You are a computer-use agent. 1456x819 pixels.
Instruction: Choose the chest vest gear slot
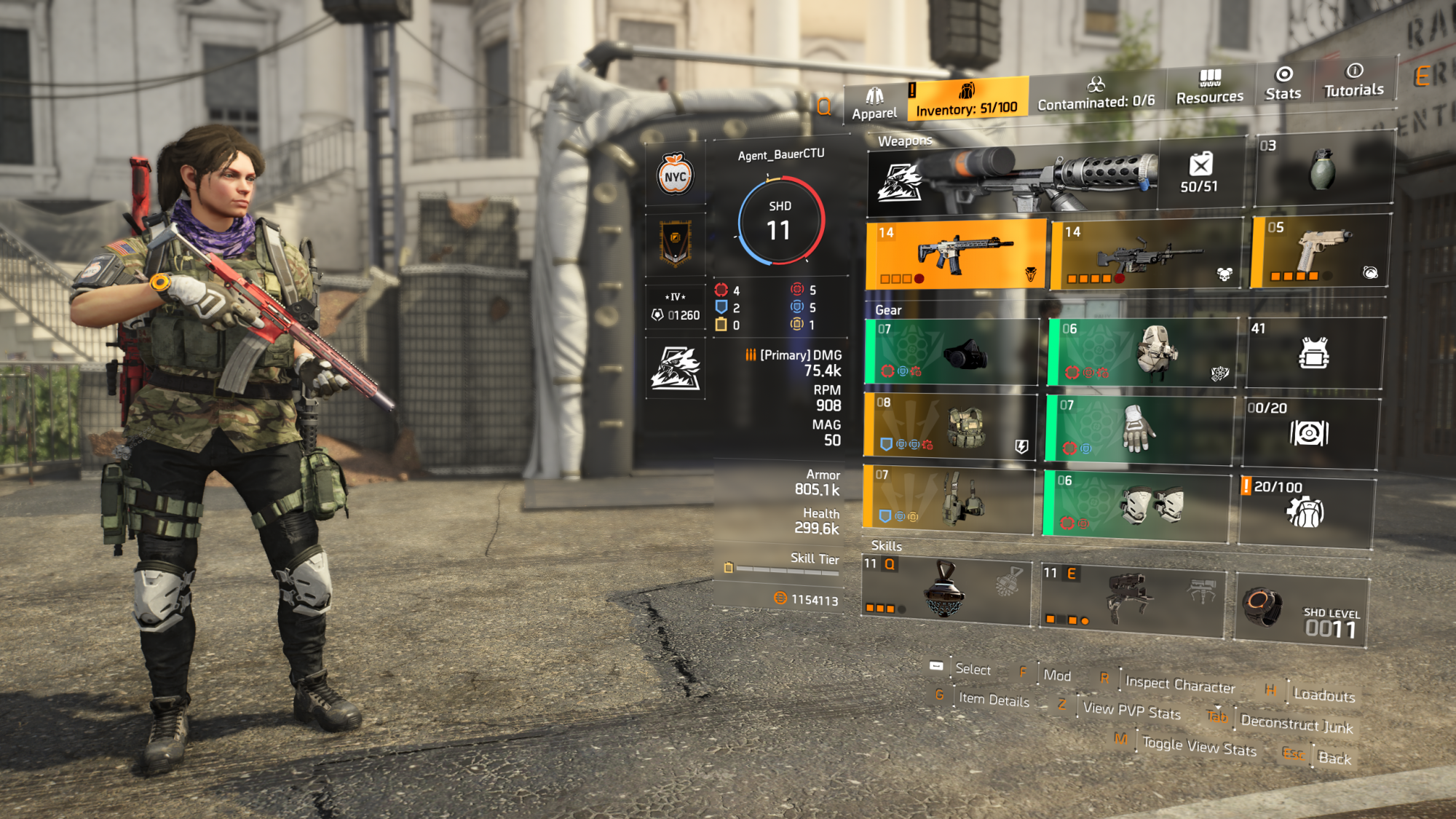(949, 427)
